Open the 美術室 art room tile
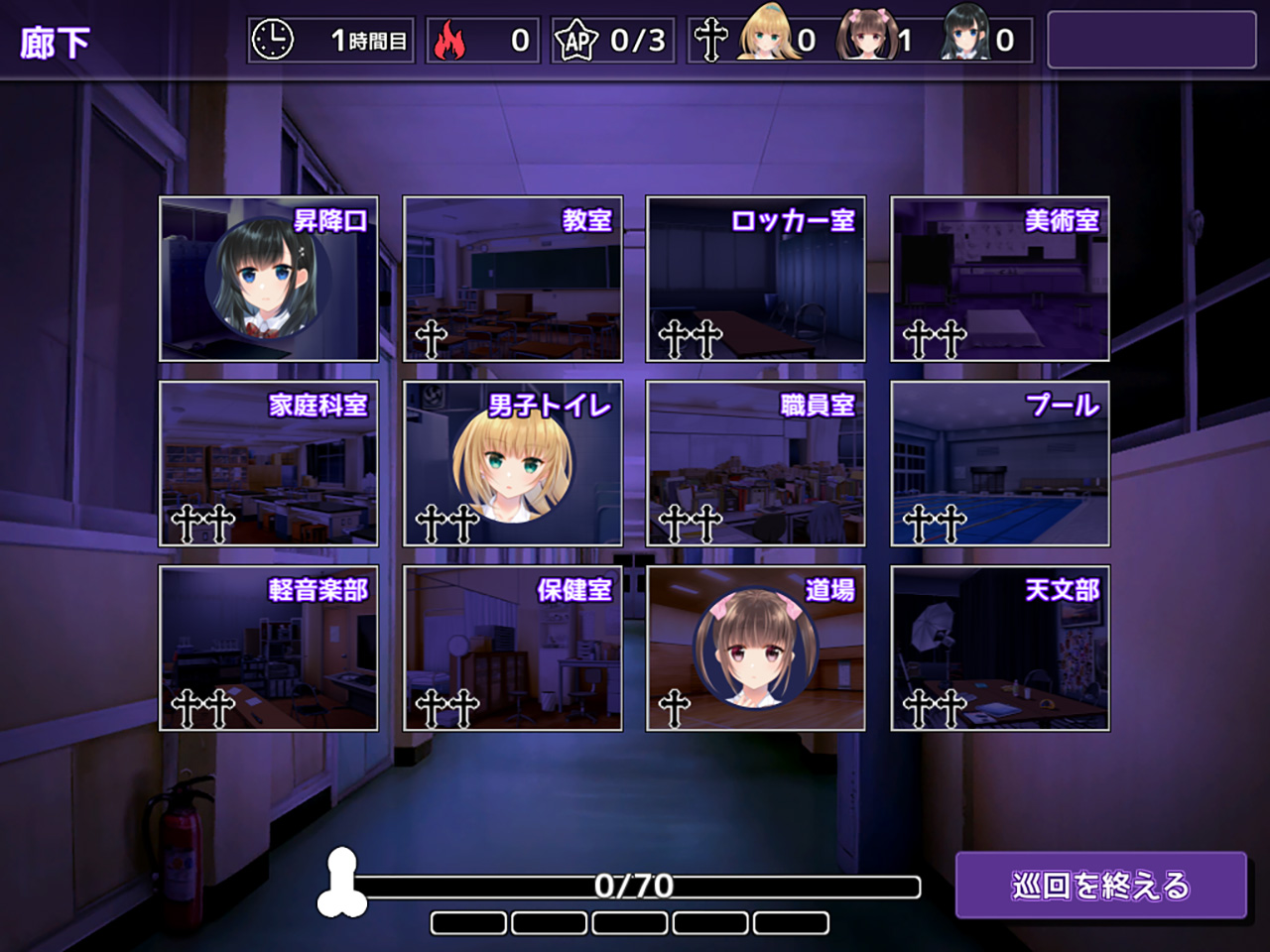The width and height of the screenshot is (1270, 952). pos(1000,279)
